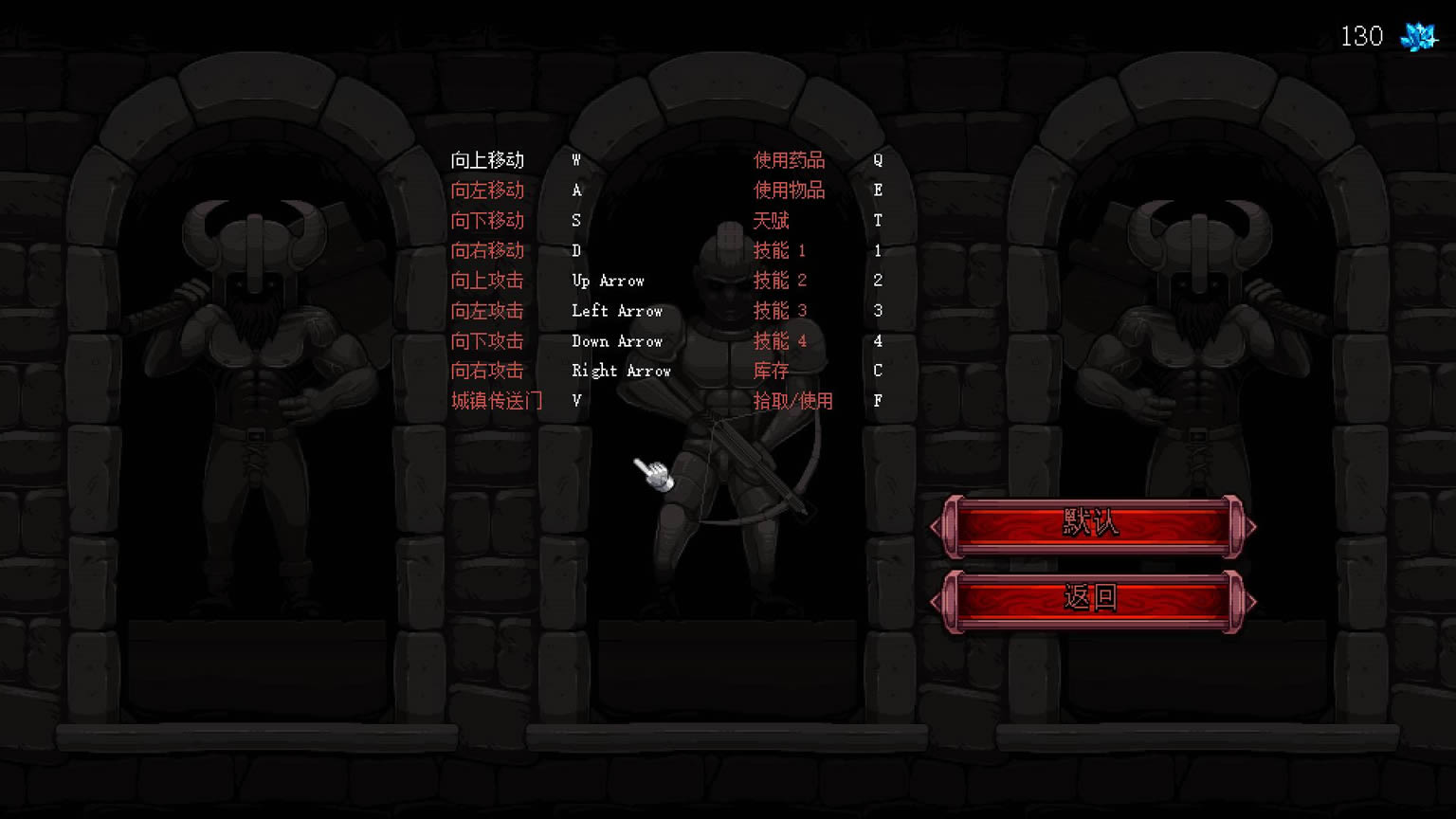Select the 使用药品 key binding

789,160
